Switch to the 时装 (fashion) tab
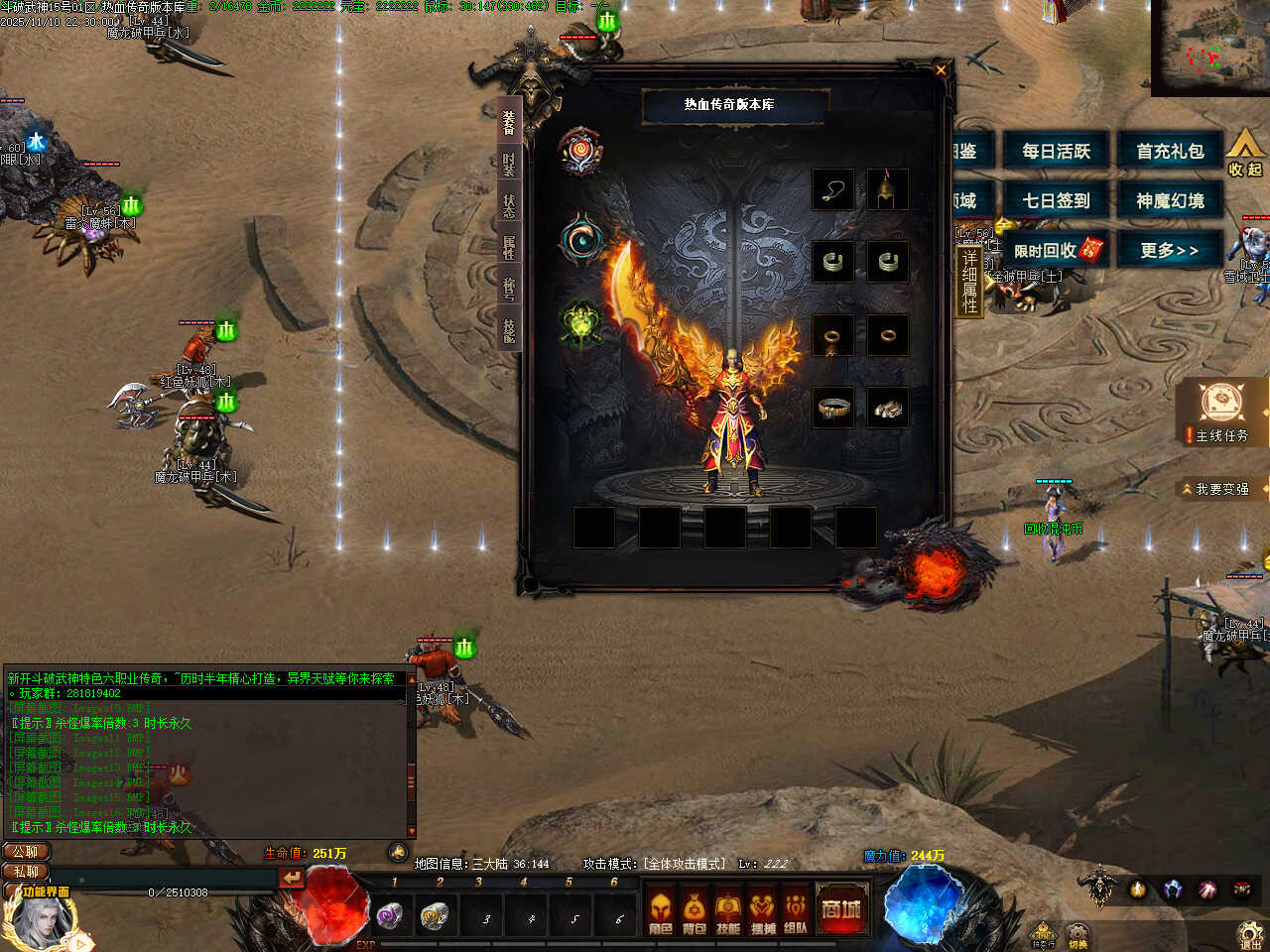 [x=509, y=162]
